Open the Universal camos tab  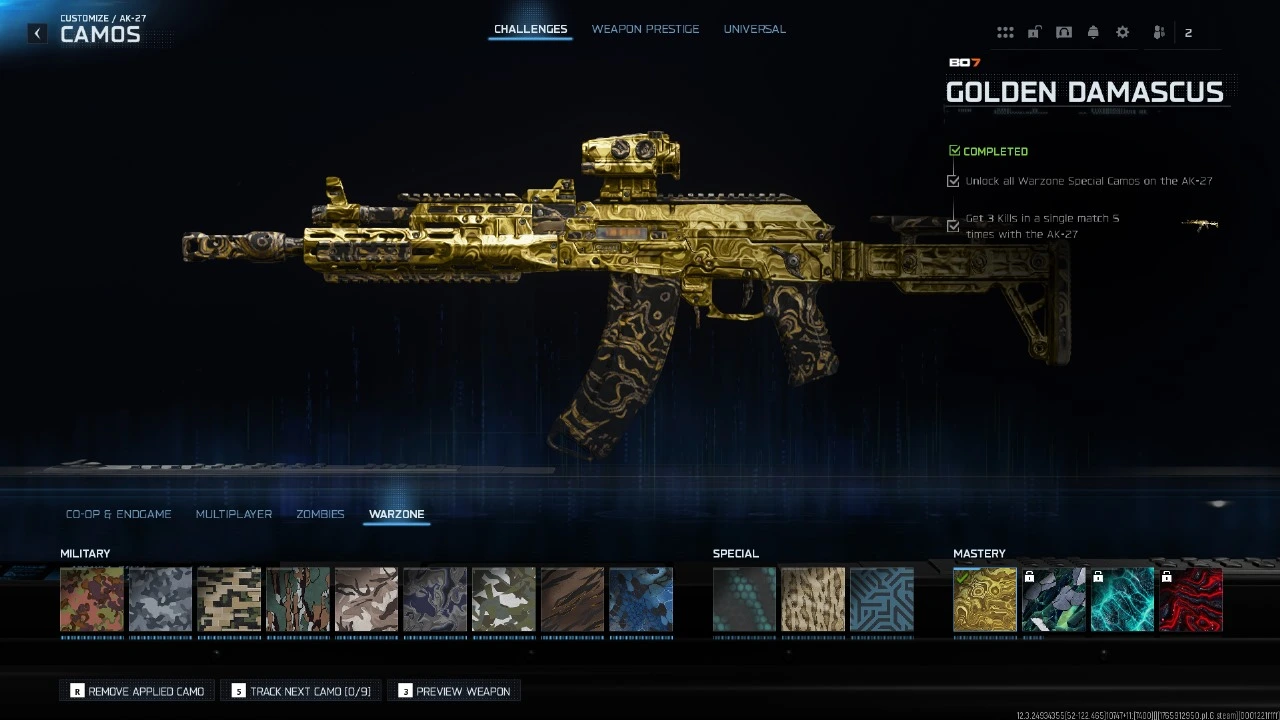tap(754, 29)
